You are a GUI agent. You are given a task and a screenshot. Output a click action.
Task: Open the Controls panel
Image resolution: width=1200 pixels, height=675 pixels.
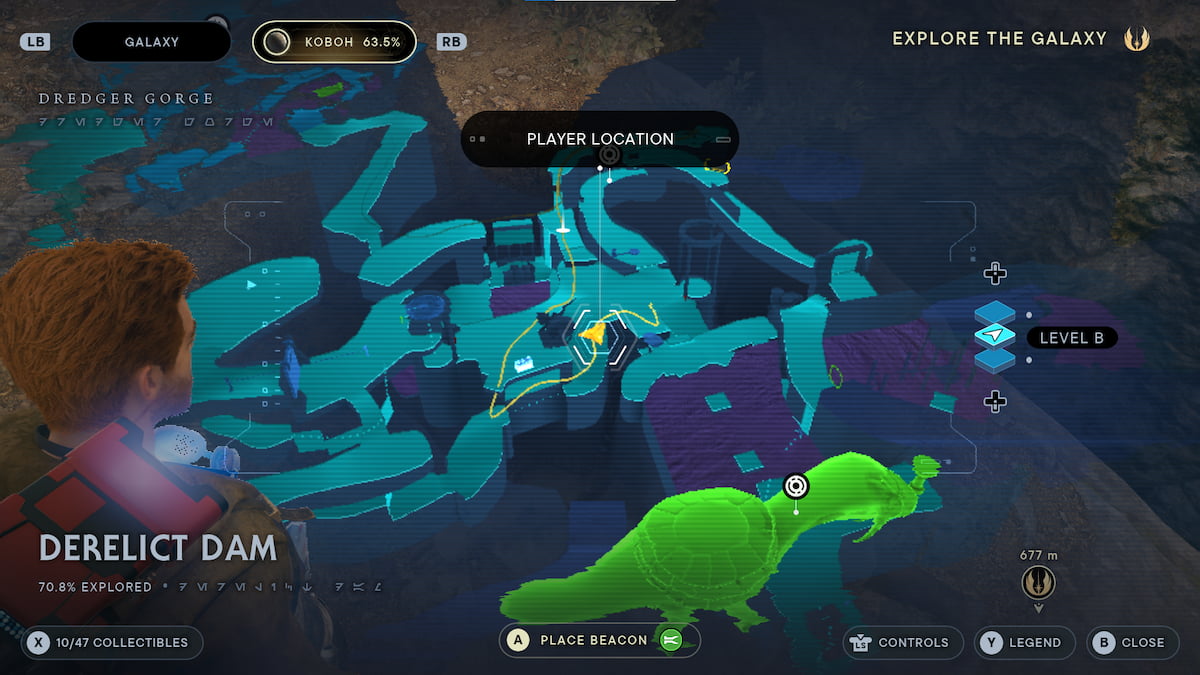[x=902, y=642]
